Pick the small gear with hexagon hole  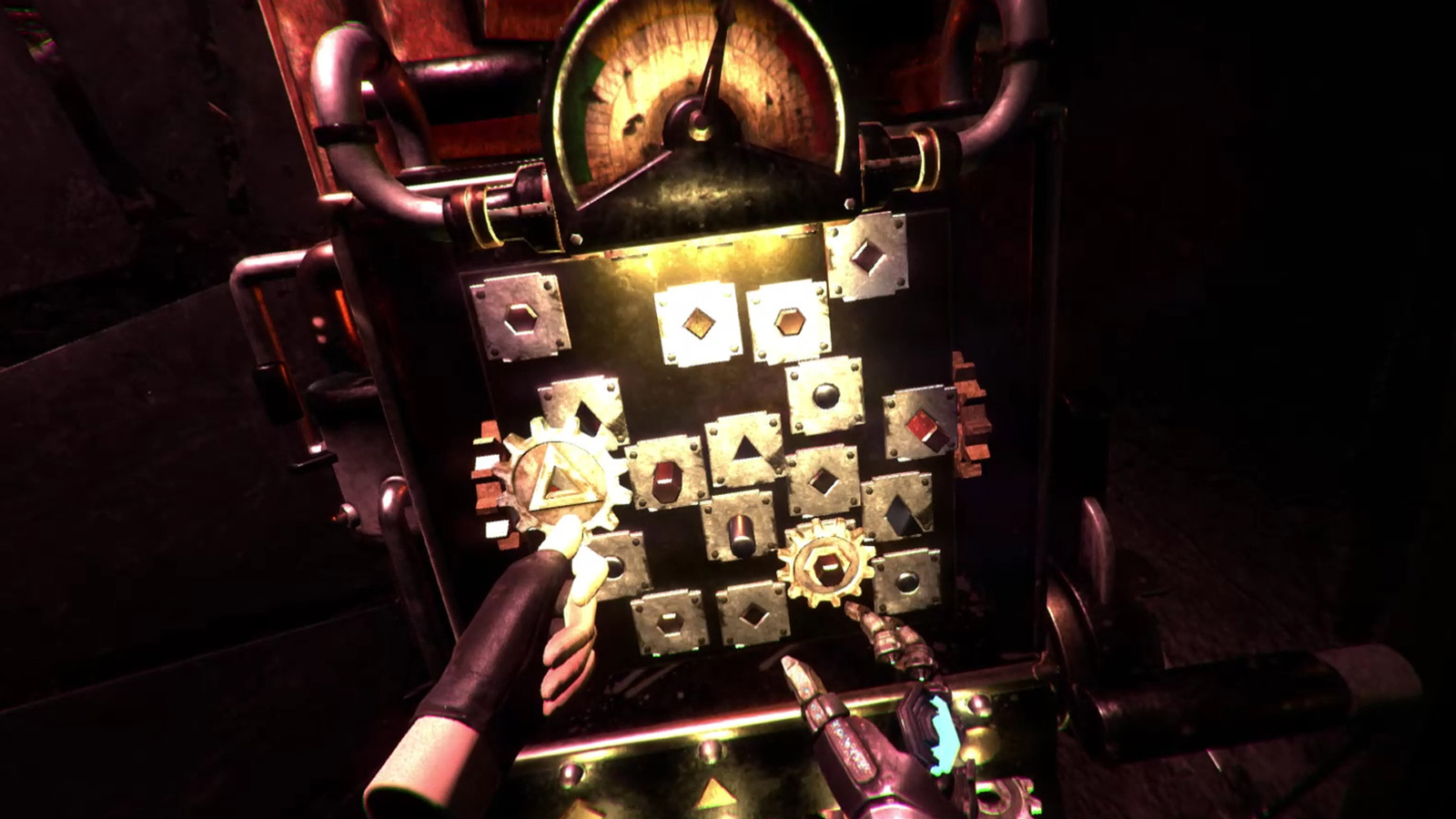point(825,563)
